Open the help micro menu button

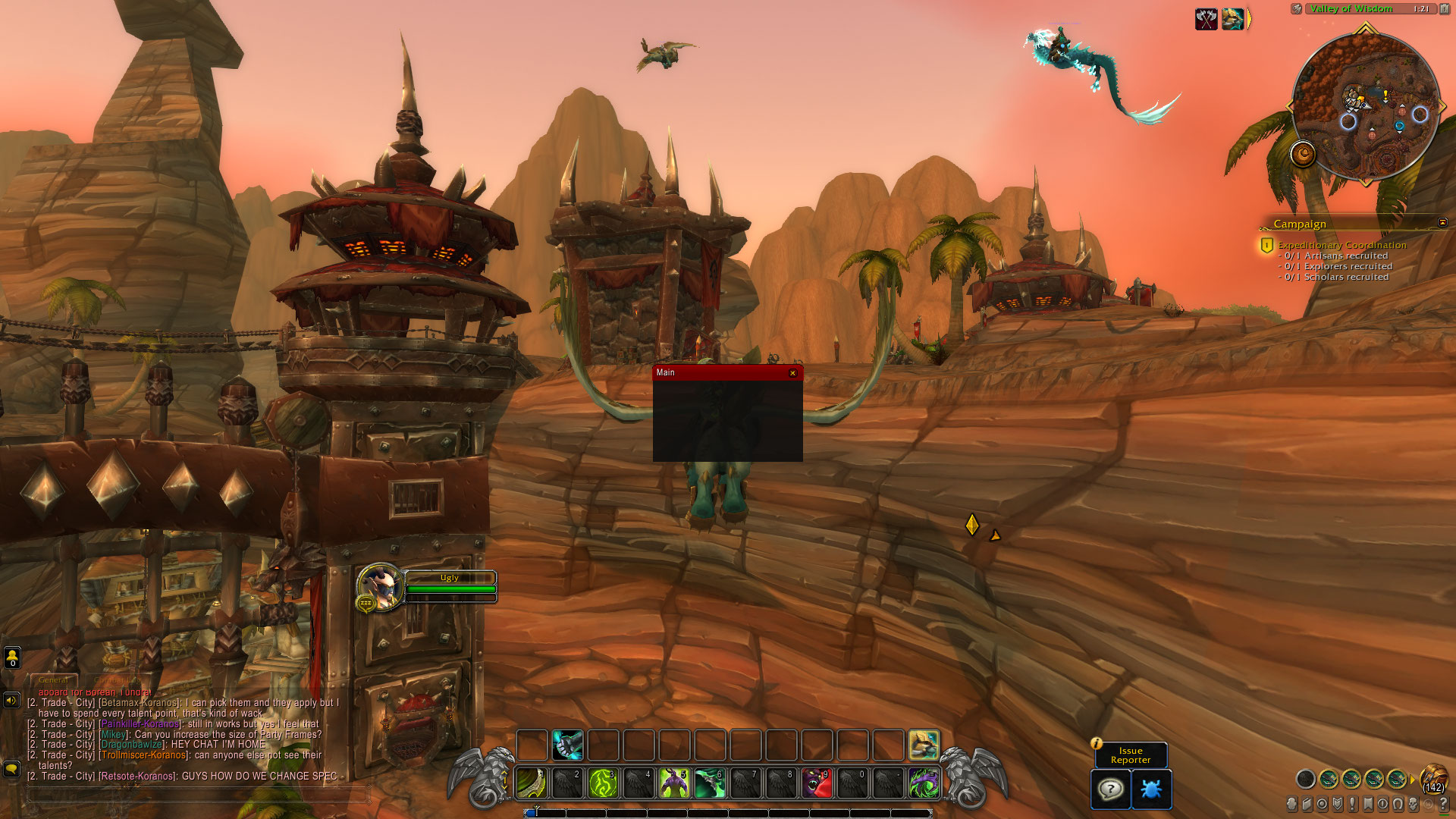[1443, 804]
